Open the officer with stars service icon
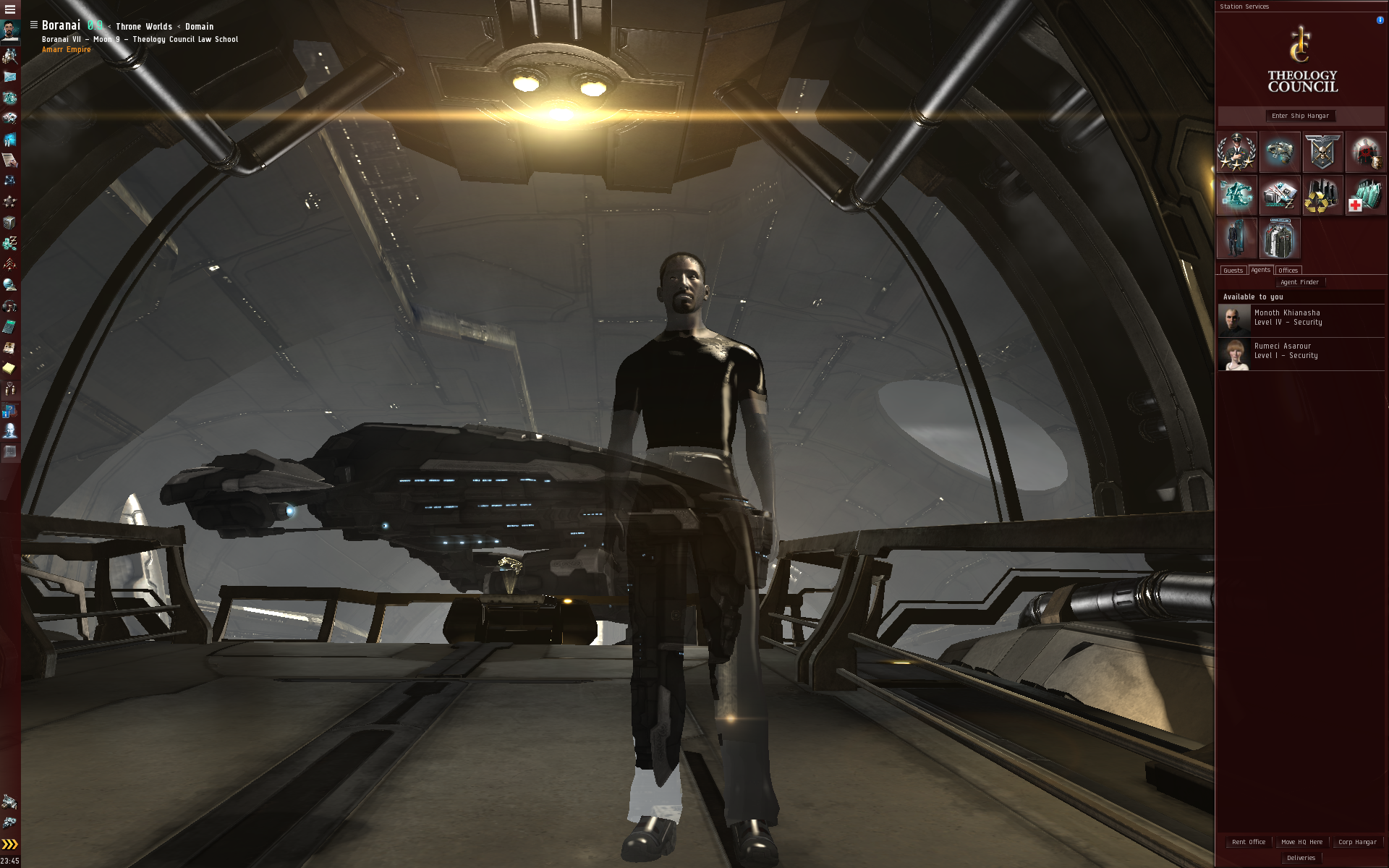The width and height of the screenshot is (1389, 868). [1237, 152]
